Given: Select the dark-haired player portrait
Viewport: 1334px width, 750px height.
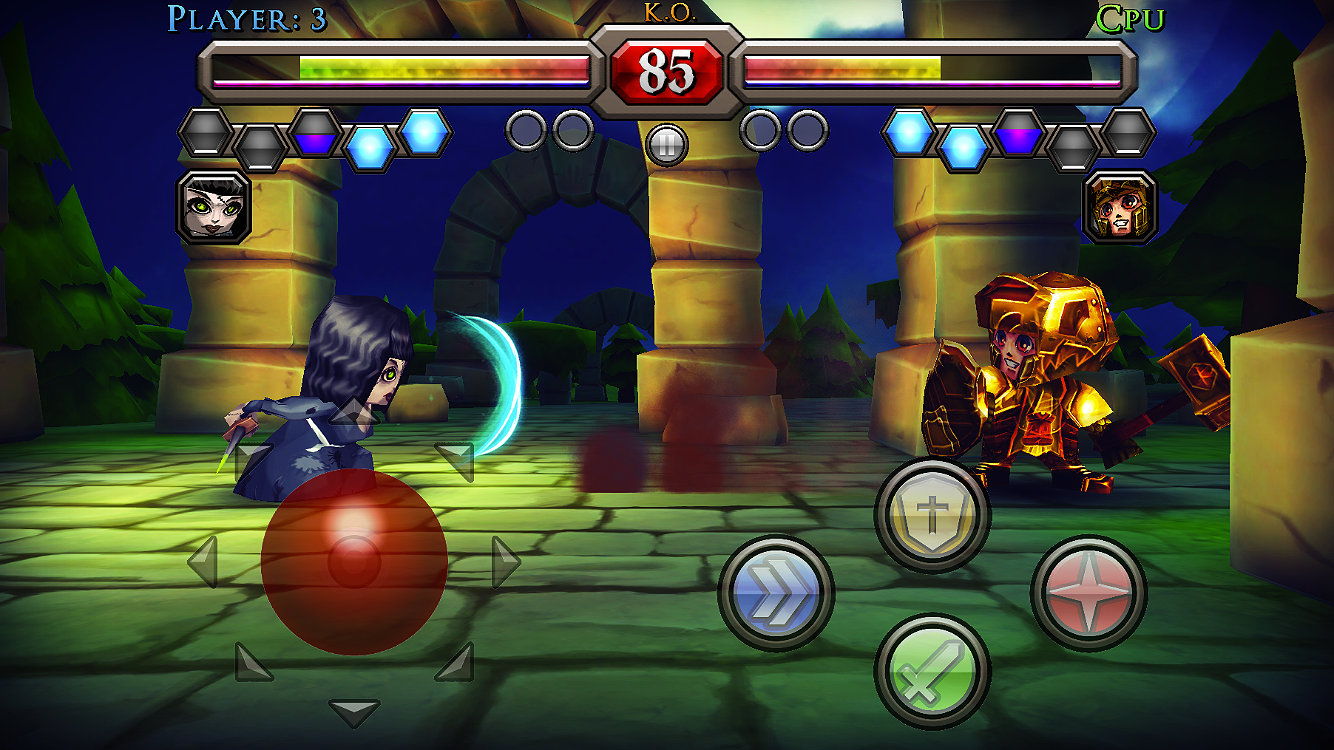Looking at the screenshot, I should pyautogui.click(x=214, y=207).
